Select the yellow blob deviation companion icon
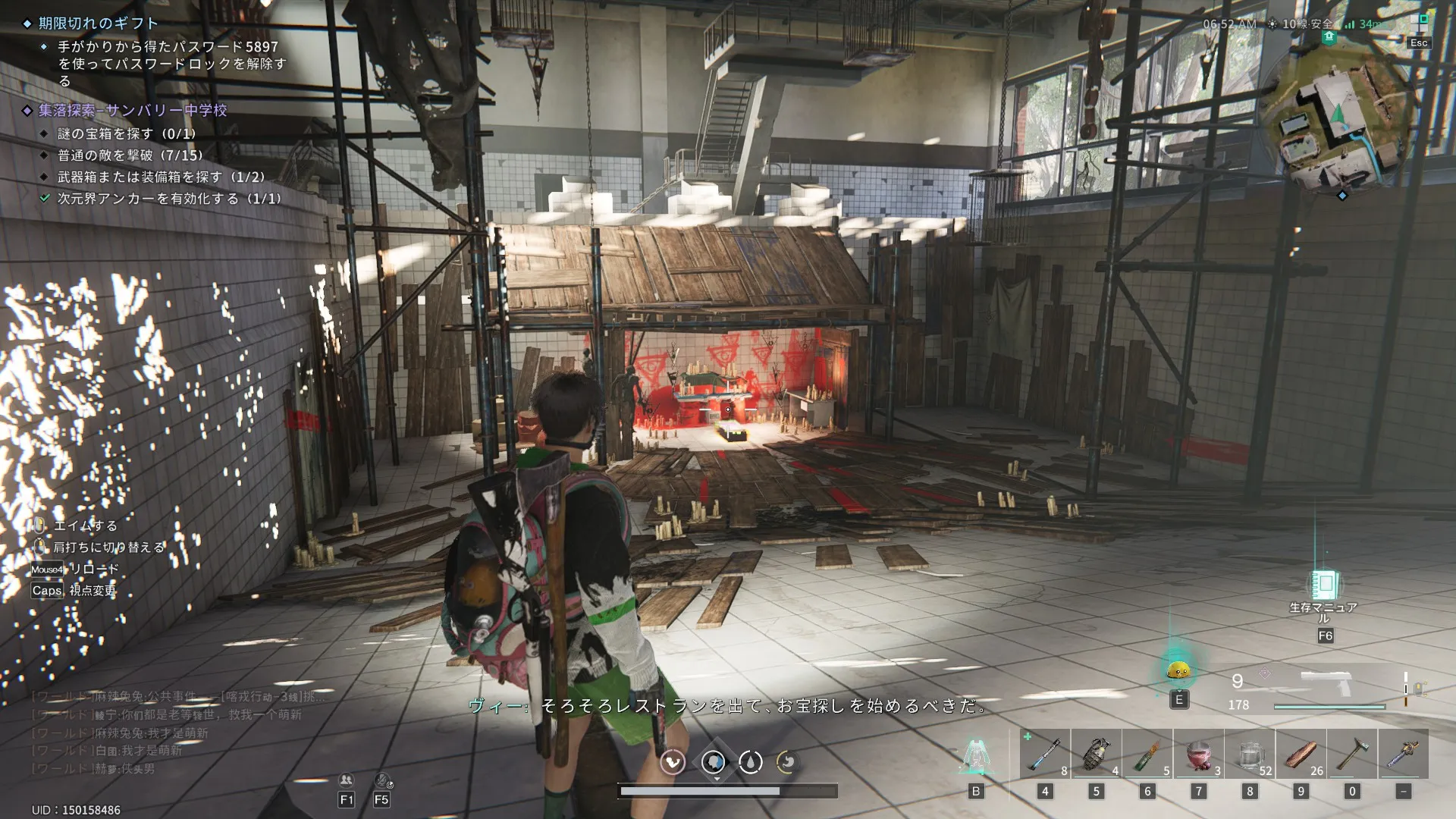1456x819 pixels. (x=1178, y=670)
